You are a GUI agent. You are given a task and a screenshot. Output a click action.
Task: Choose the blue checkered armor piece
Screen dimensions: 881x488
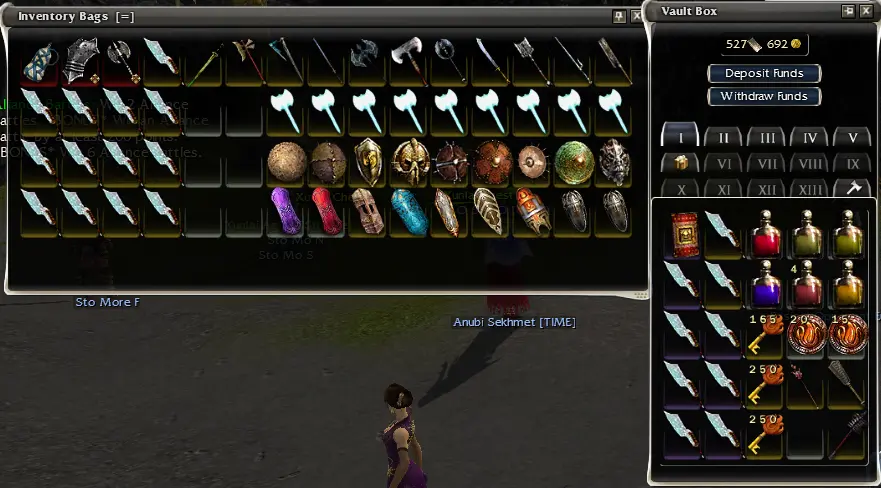pos(41,60)
